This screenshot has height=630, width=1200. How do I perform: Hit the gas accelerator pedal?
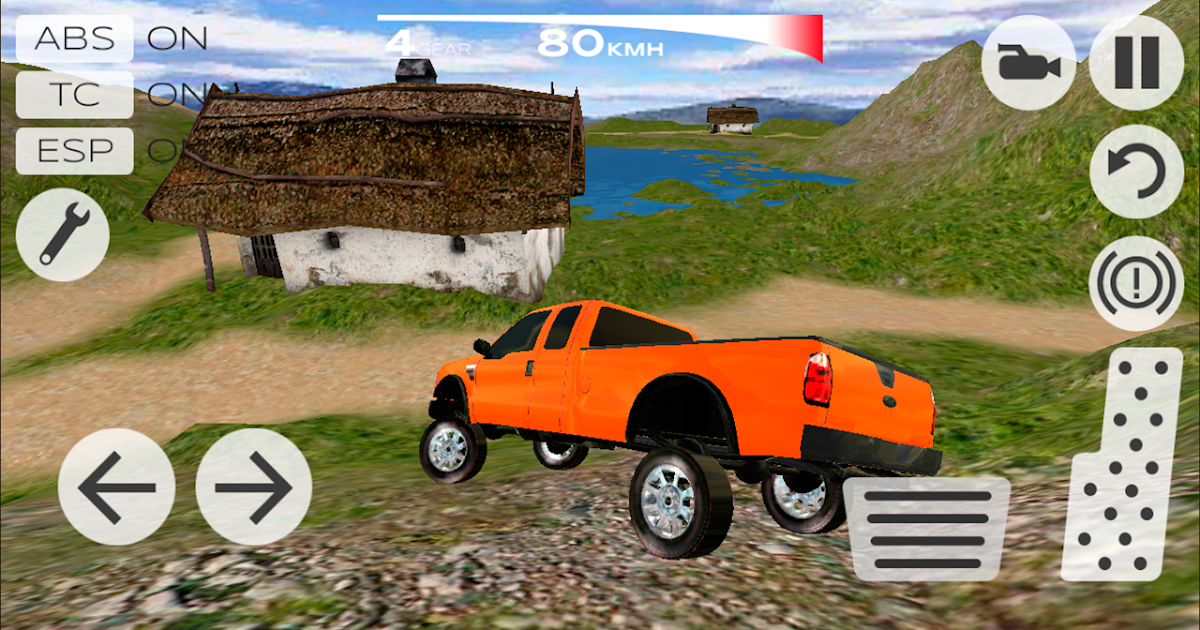[1122, 465]
